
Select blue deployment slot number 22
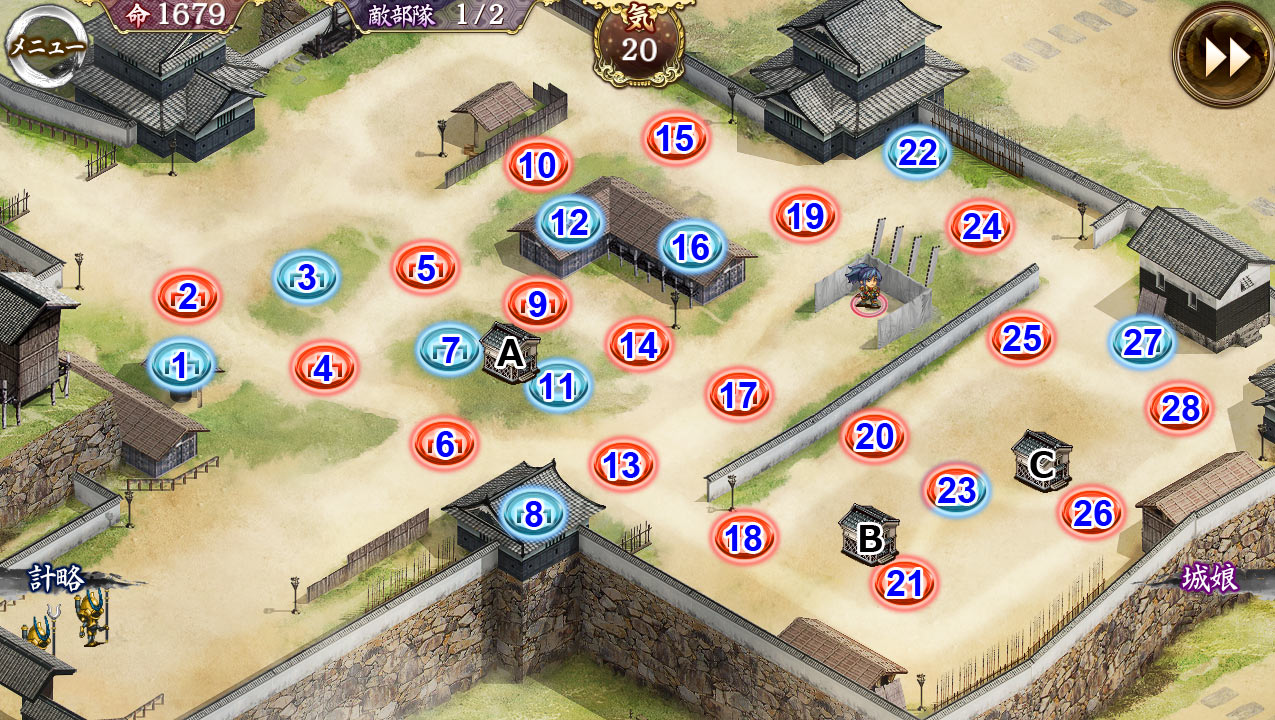[917, 153]
